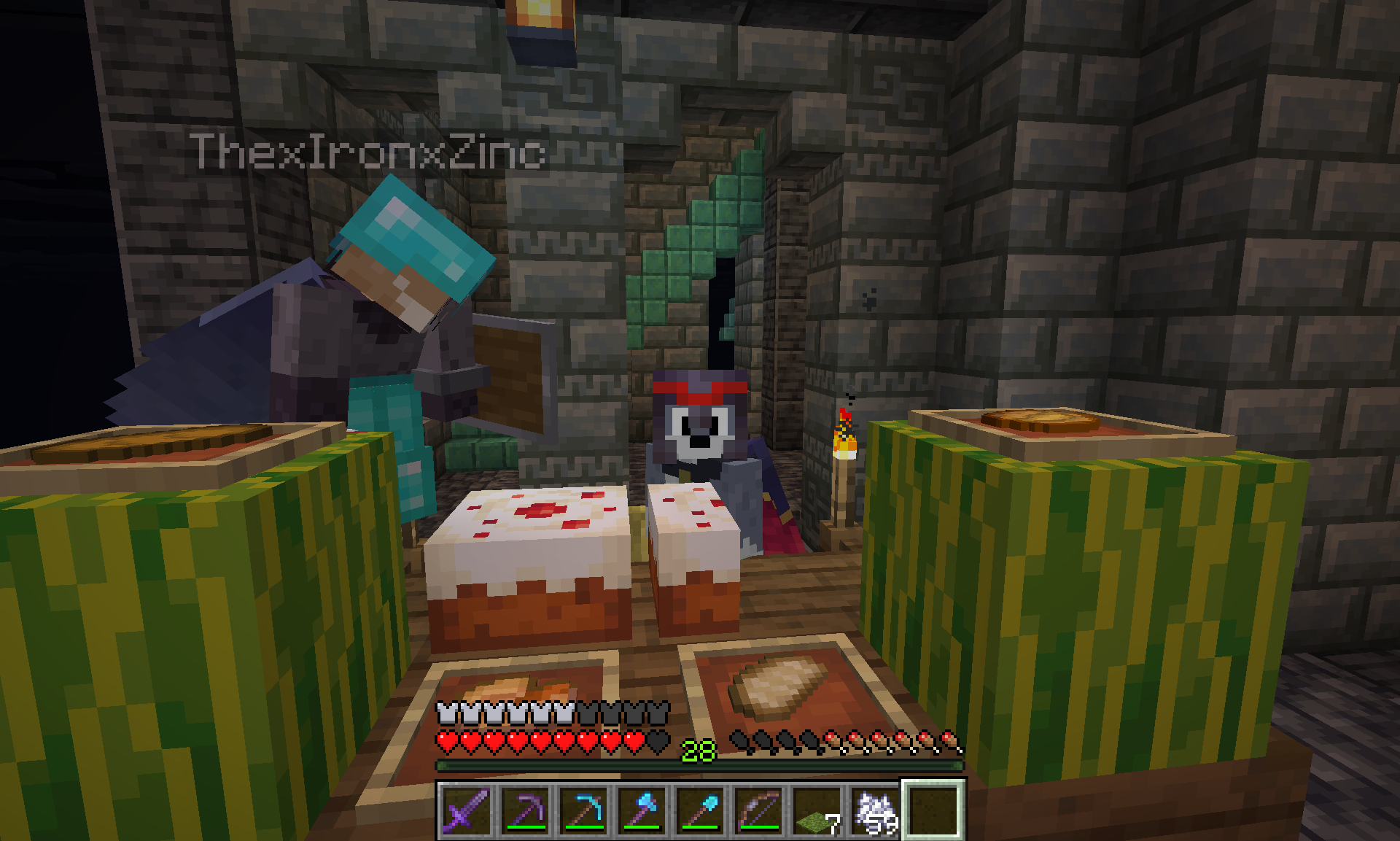
Task: Pick the diamond axe hotbar slot
Action: point(642,810)
